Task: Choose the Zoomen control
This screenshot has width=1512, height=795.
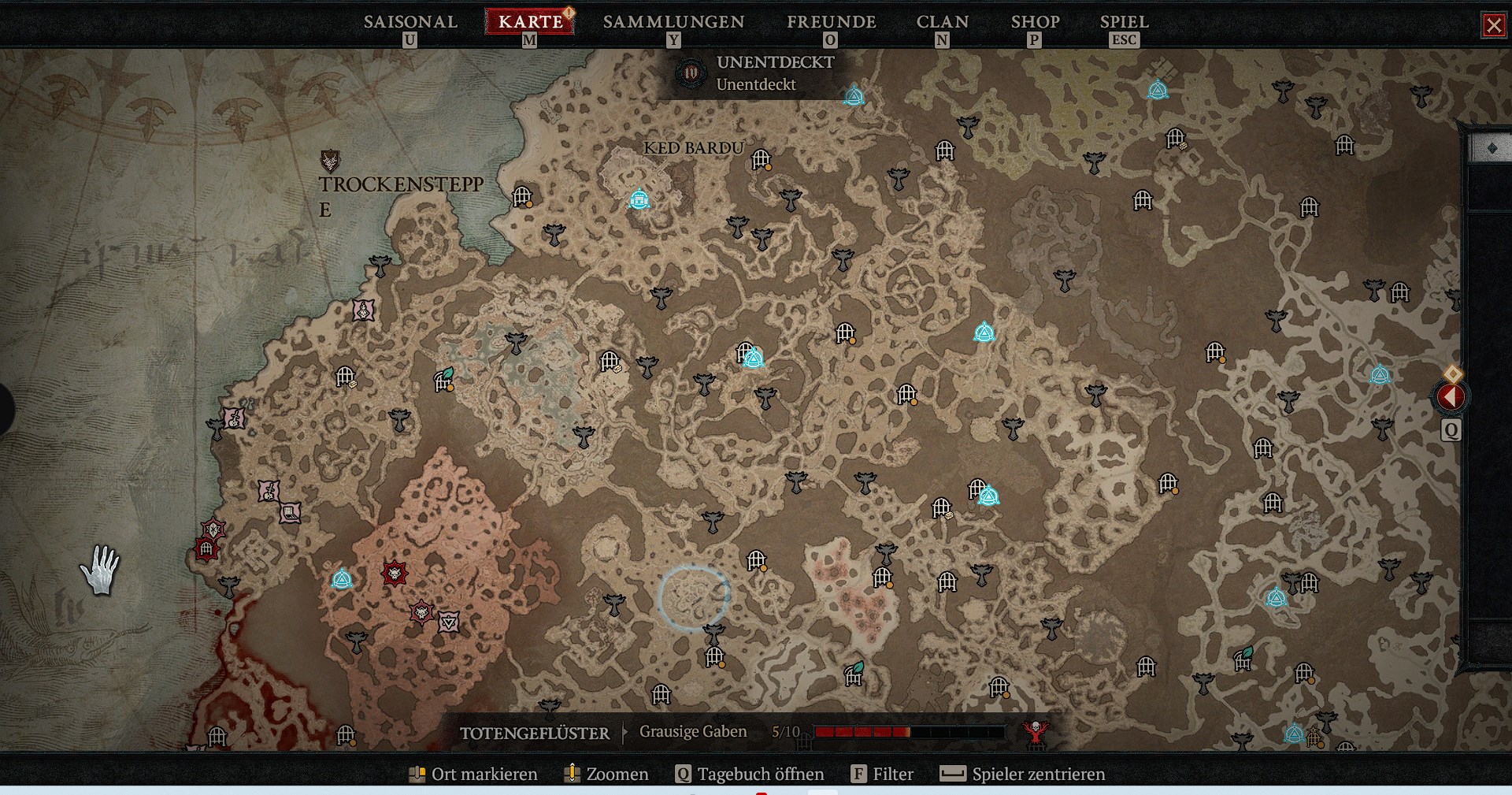Action: coord(606,774)
